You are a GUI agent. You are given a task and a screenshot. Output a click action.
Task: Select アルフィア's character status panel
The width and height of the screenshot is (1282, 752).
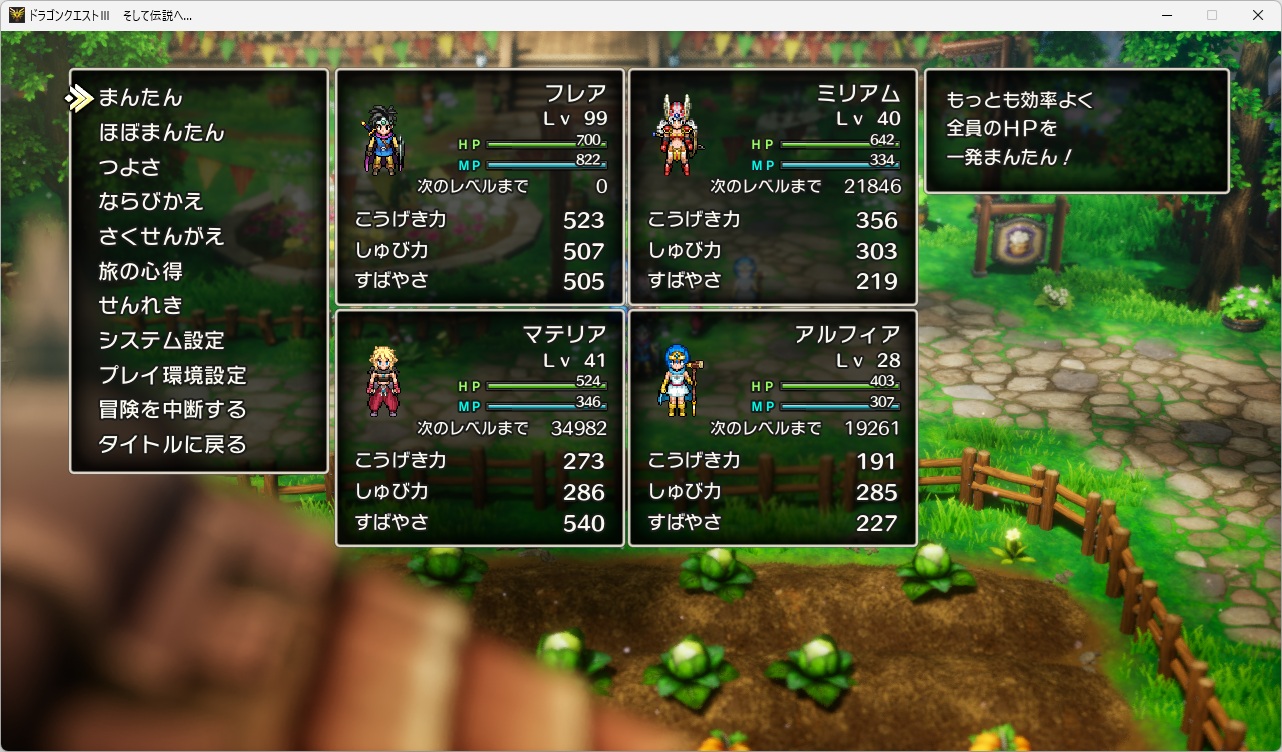(x=773, y=428)
